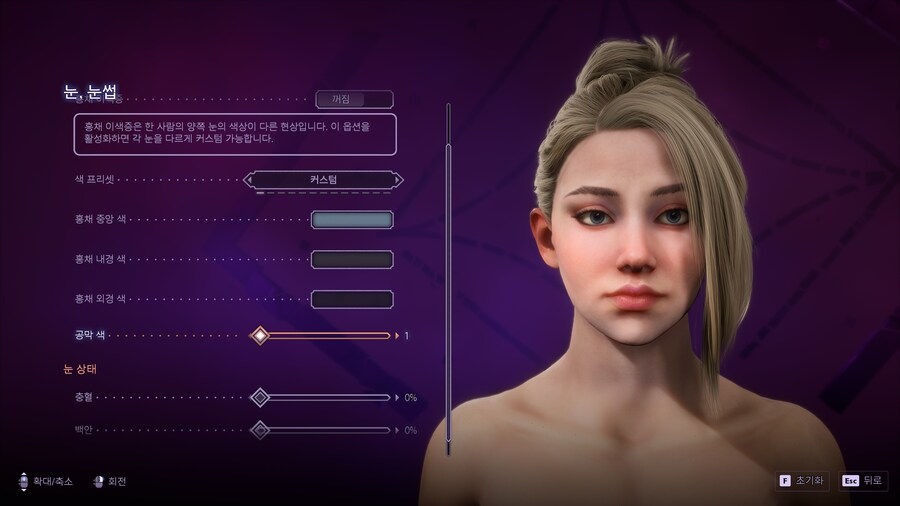Toggle the heterochromia option currently set to 꺼짐
Viewport: 900px width, 506px height.
click(354, 99)
